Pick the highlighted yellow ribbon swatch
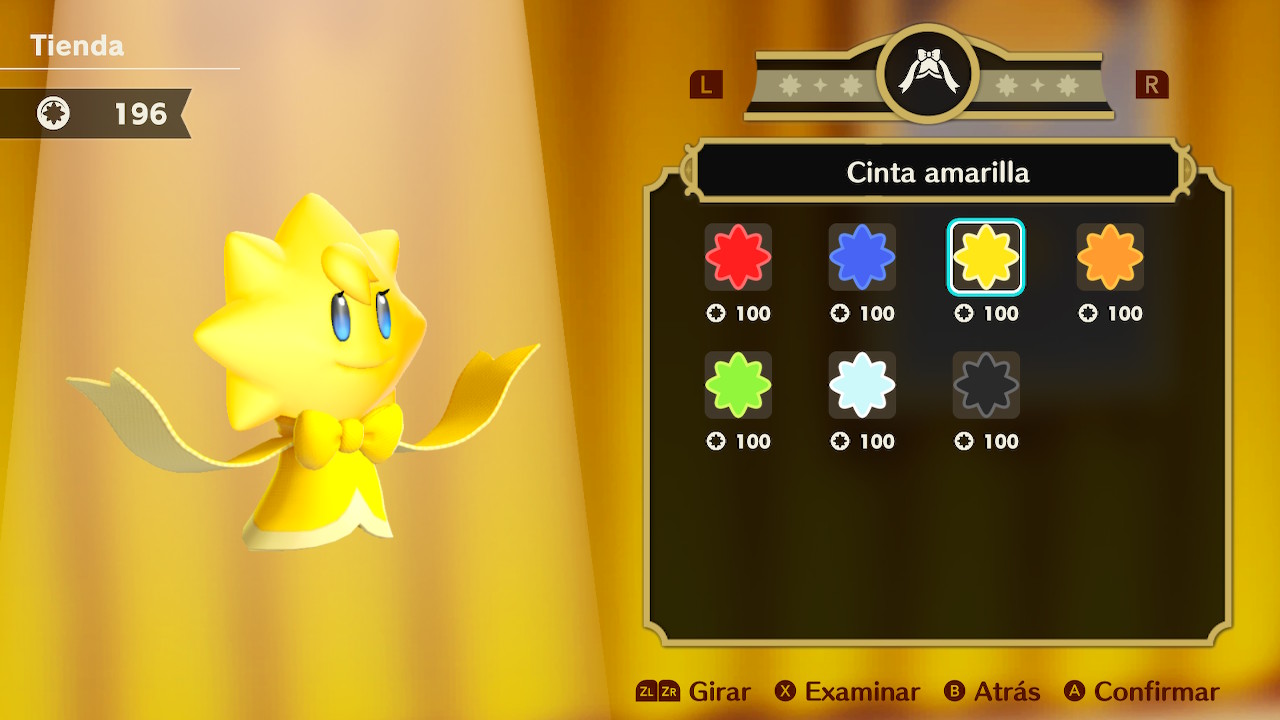Viewport: 1280px width, 720px height. [986, 257]
